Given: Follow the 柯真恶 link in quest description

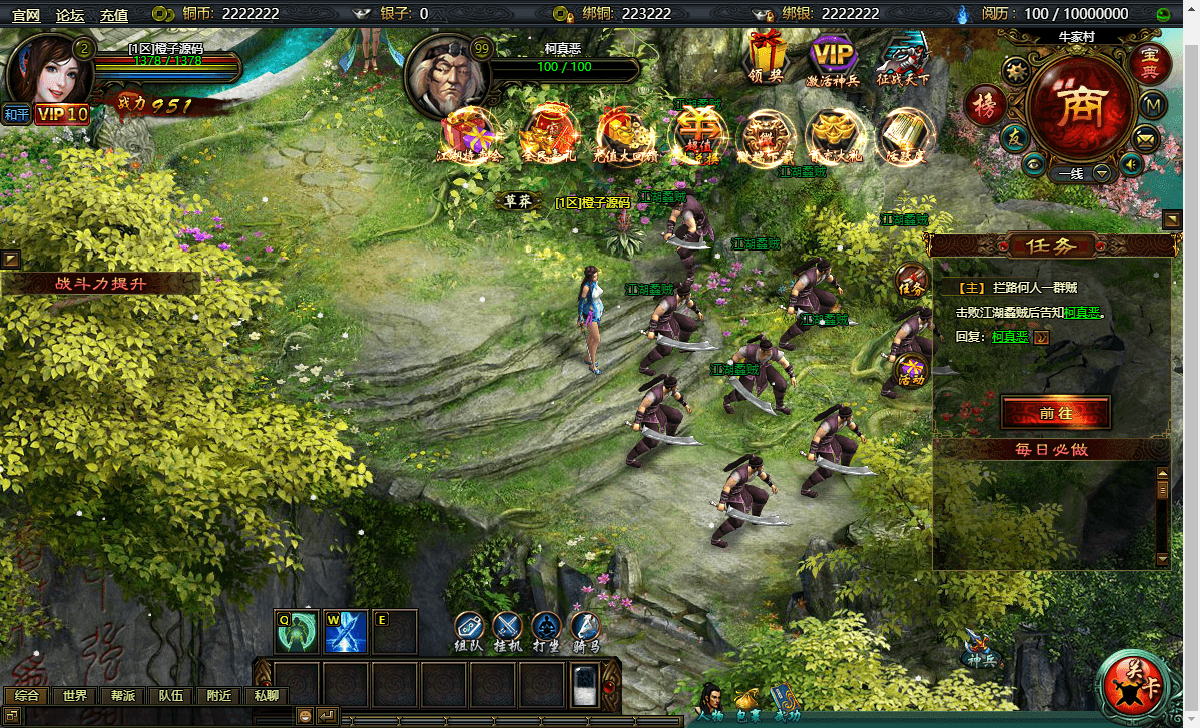Looking at the screenshot, I should [1082, 313].
